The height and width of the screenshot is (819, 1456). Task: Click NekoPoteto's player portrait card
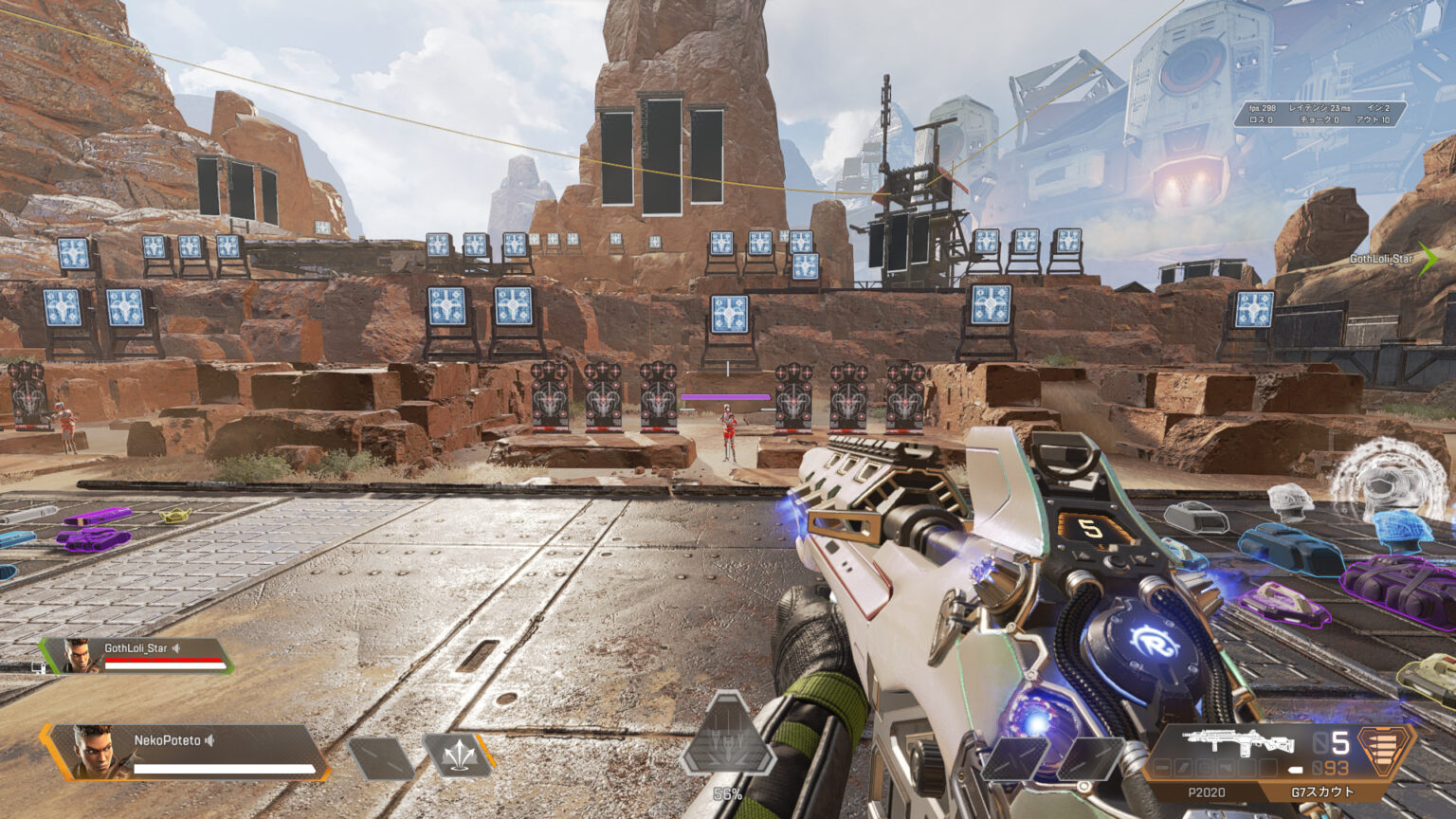tap(185, 752)
